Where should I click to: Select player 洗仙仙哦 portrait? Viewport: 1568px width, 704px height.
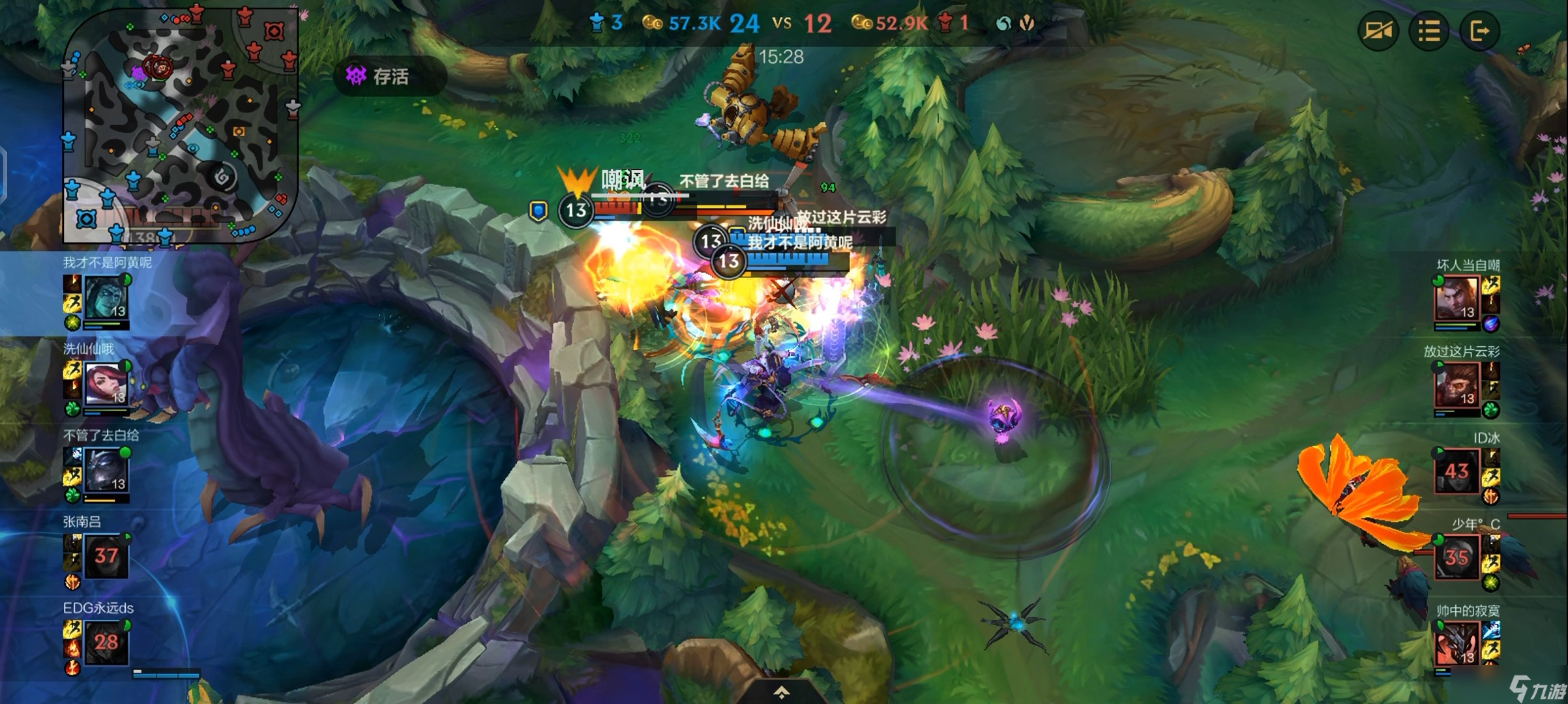point(106,384)
